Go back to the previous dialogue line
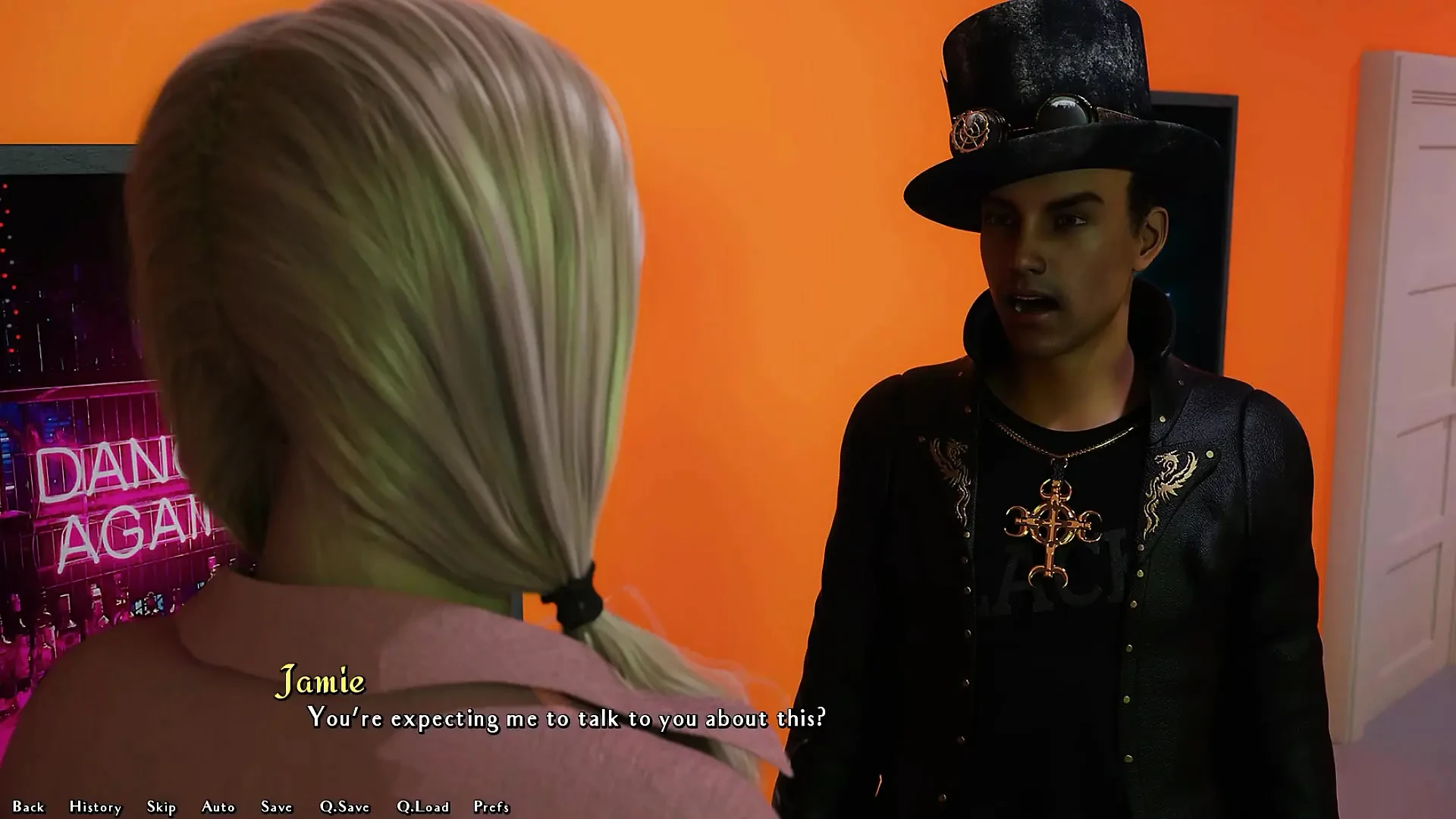The height and width of the screenshot is (819, 1456). (x=29, y=807)
